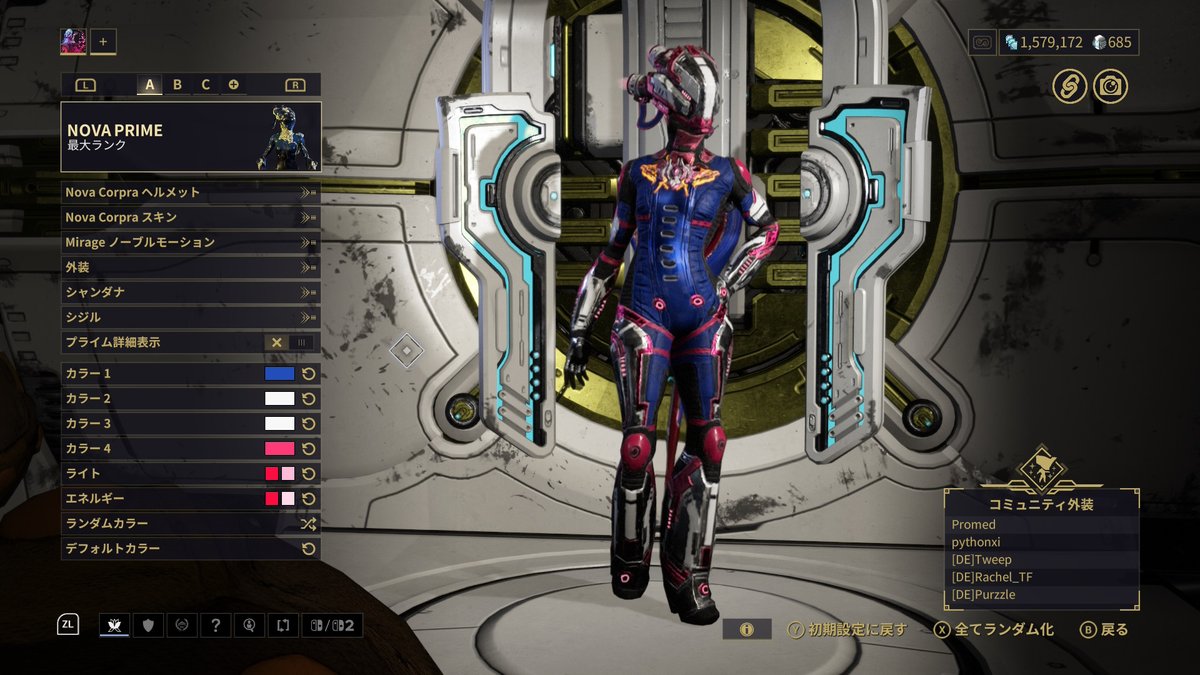Apply ランダムカラー random colors
The height and width of the screenshot is (675, 1200).
pyautogui.click(x=190, y=523)
